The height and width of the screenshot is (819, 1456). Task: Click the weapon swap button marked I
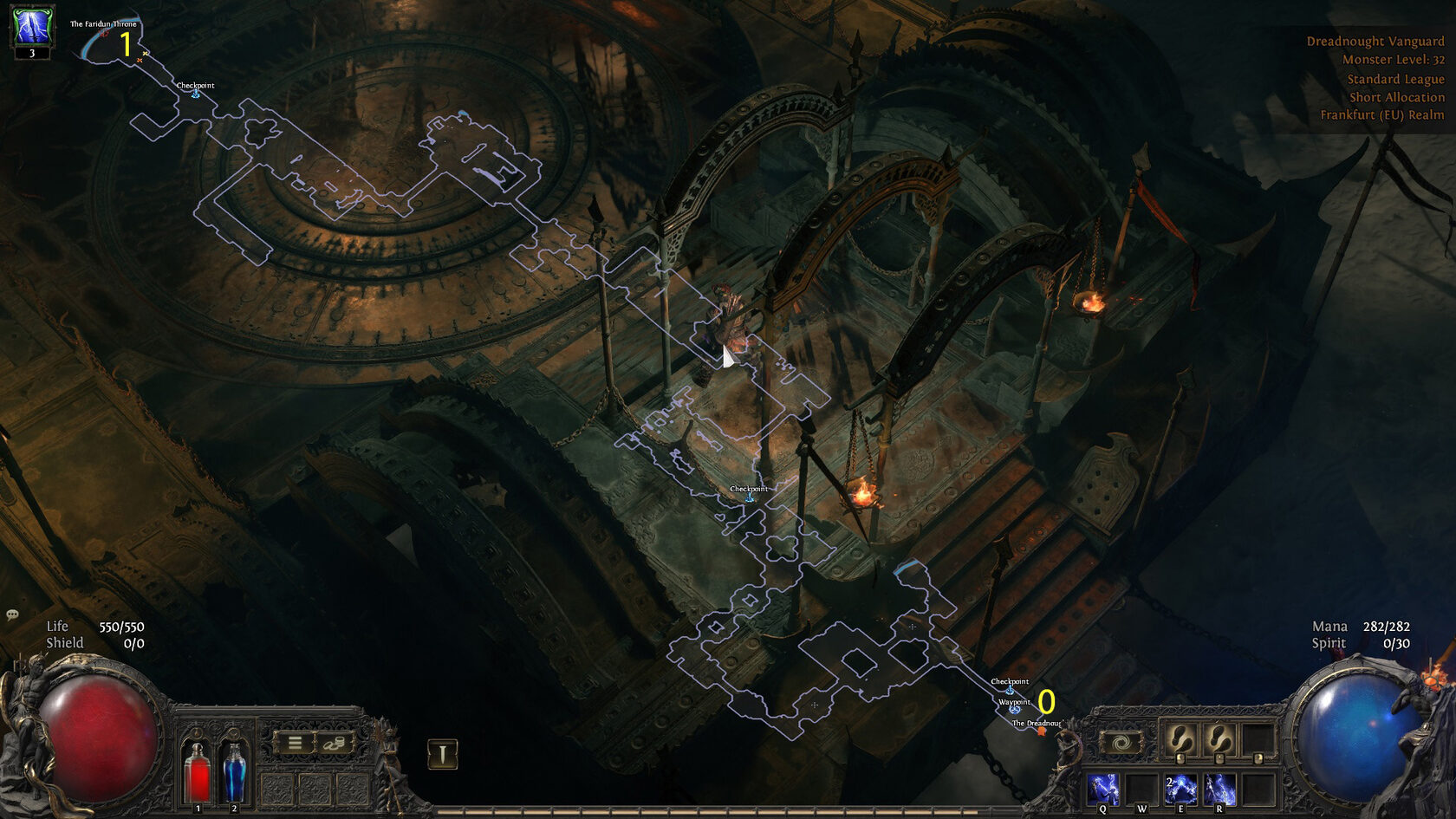coord(443,754)
